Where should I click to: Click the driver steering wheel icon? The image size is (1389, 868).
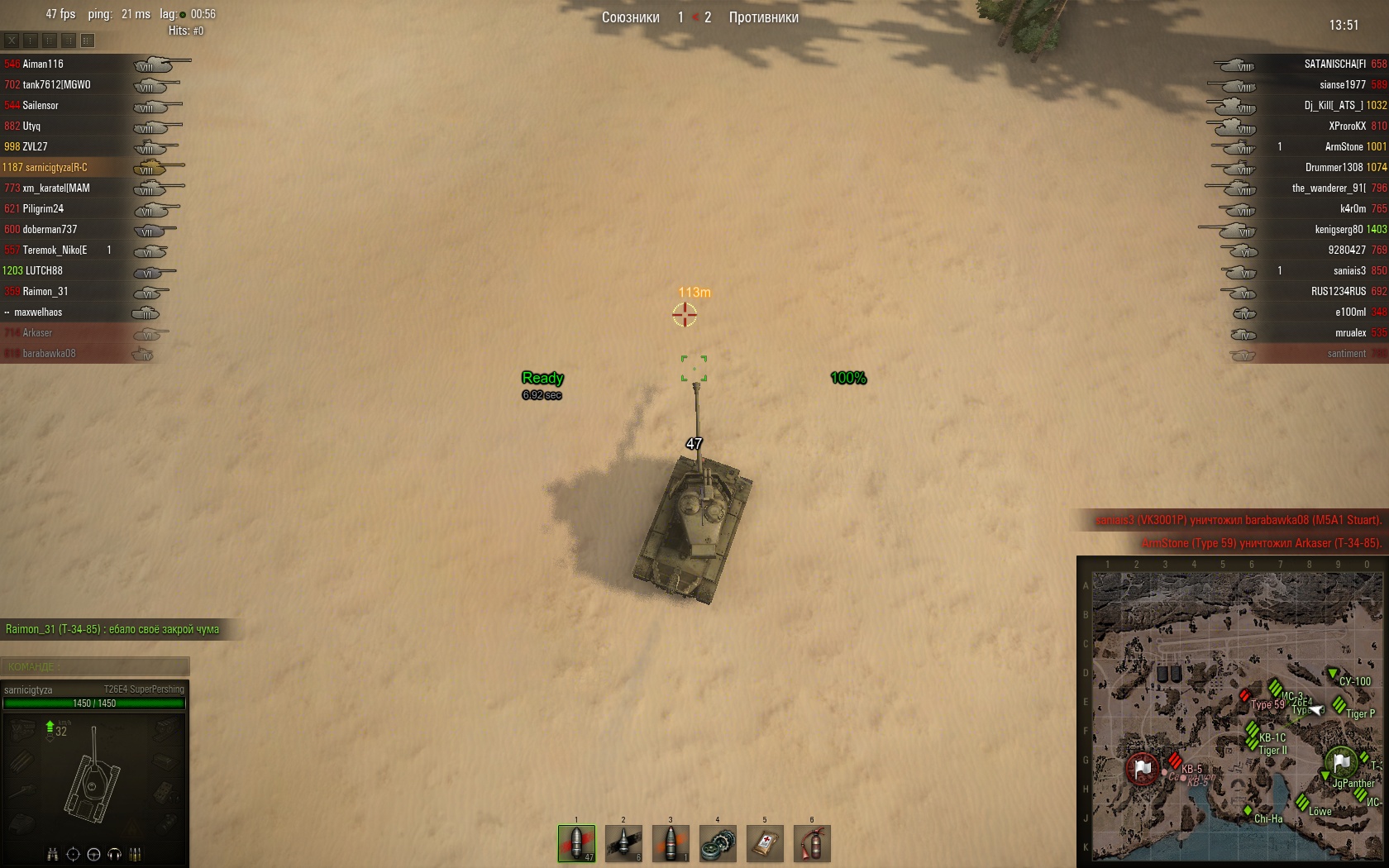pos(93,854)
